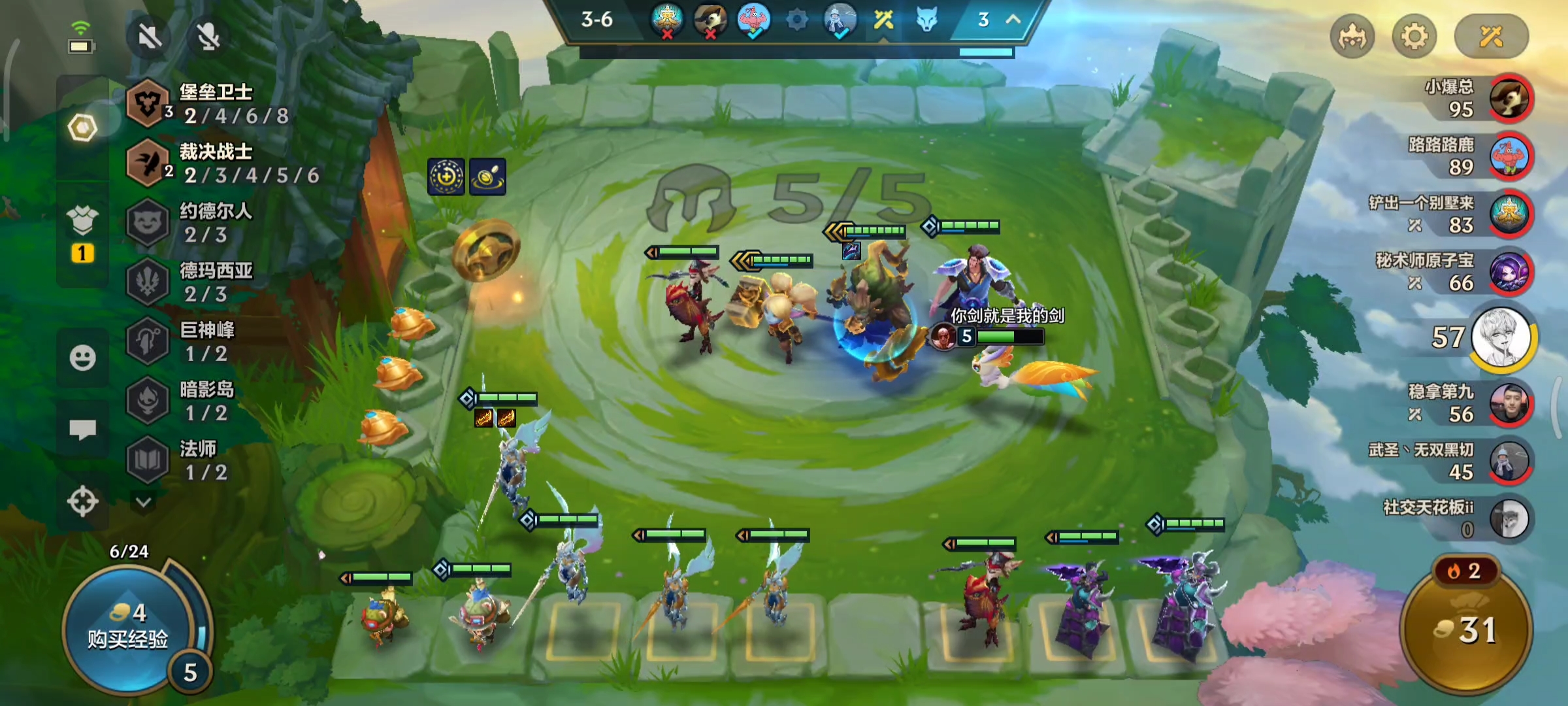Open the chat speech bubble
This screenshot has width=1568, height=706.
82,429
